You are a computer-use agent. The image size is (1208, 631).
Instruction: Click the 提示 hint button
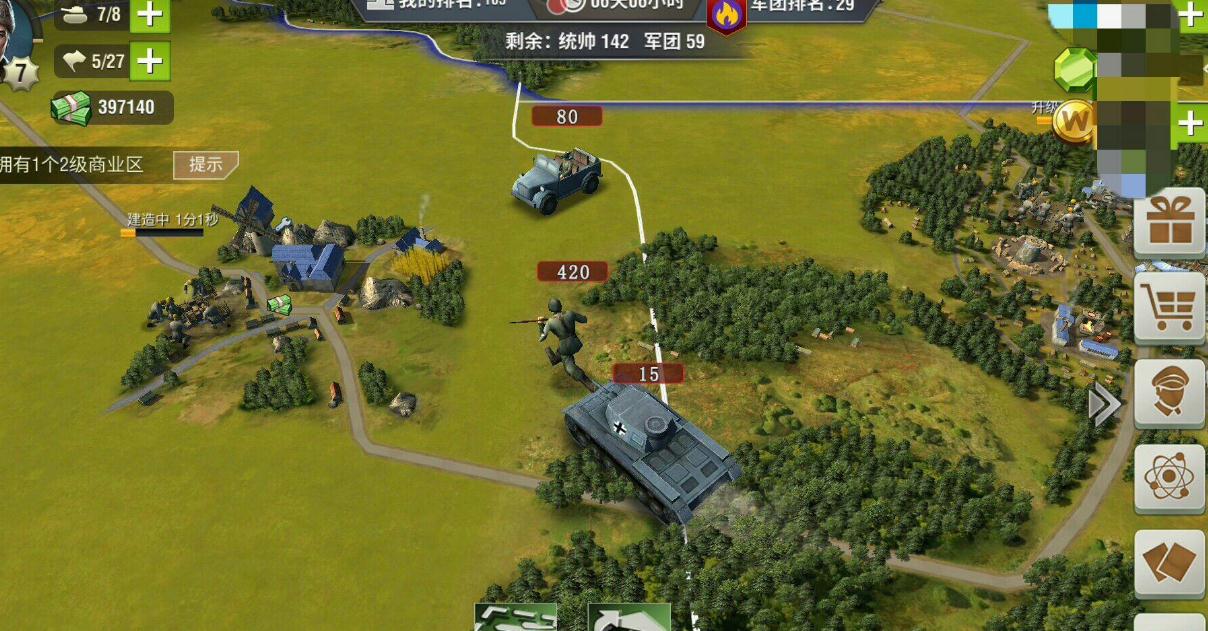tap(205, 165)
